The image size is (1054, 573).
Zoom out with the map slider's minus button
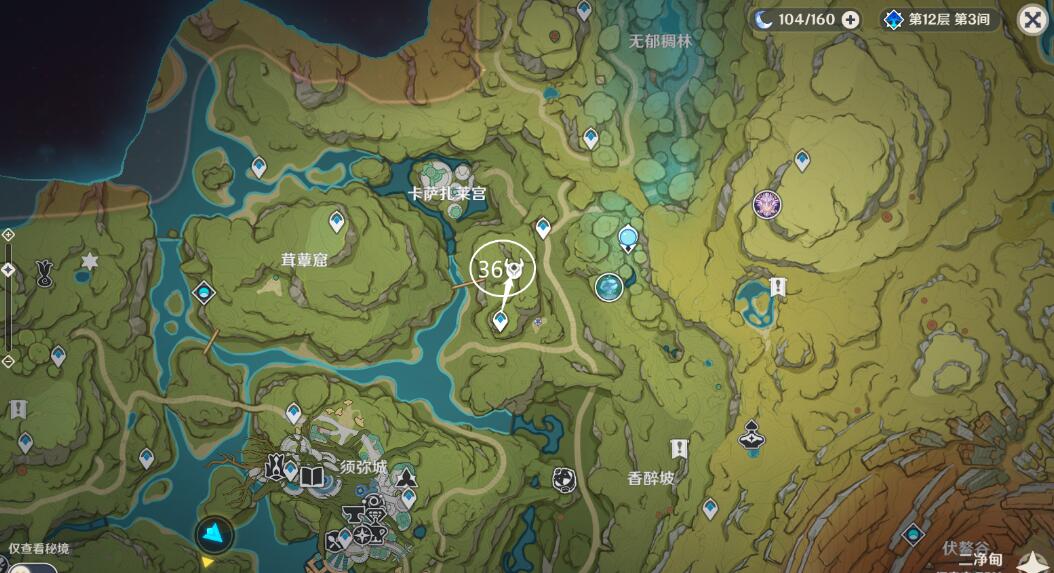(8, 360)
